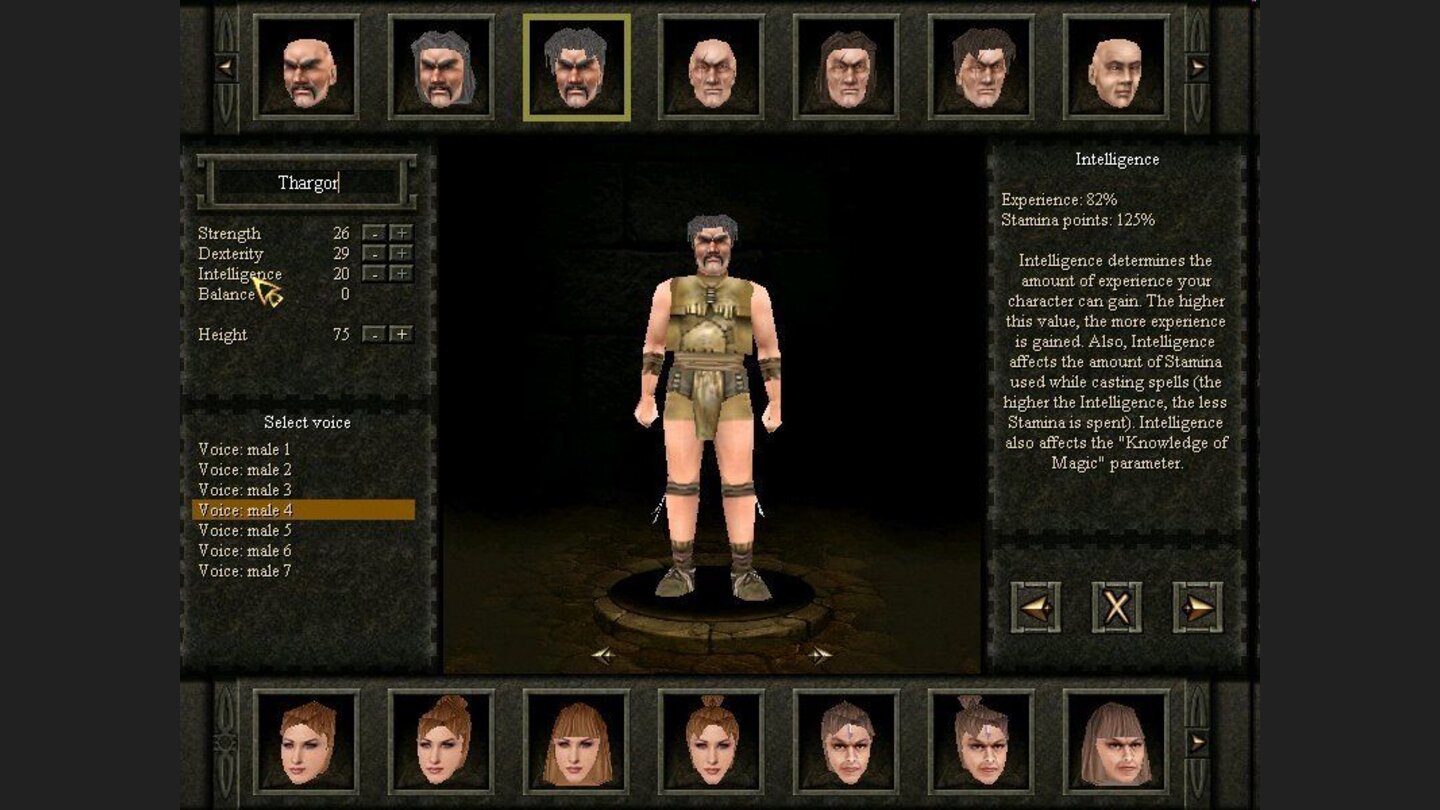Increase Intelligence with the plus button
This screenshot has height=810, width=1440.
point(404,273)
